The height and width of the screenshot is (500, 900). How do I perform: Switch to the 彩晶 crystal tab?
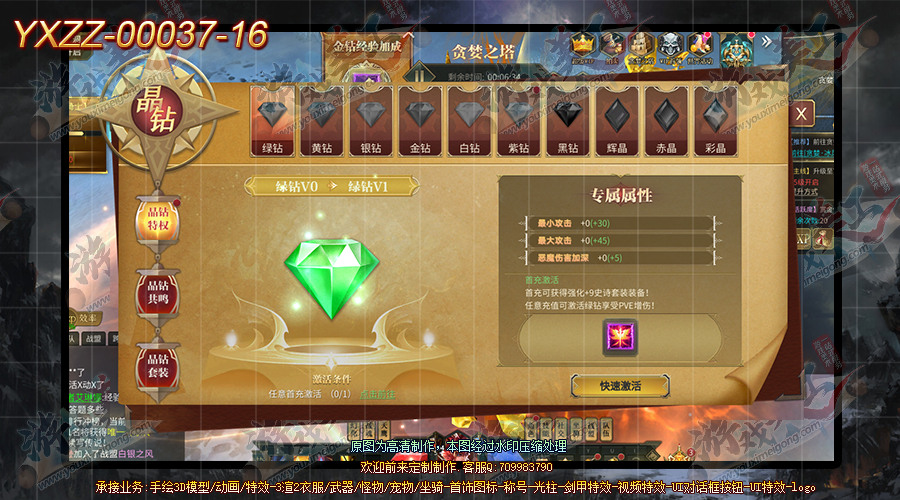pos(714,122)
